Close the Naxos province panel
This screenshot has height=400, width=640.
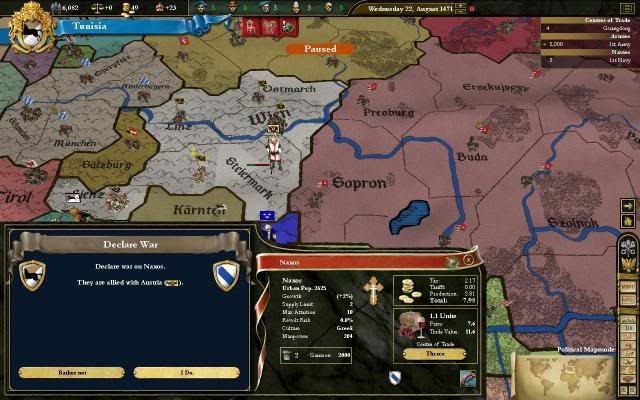pos(467,258)
